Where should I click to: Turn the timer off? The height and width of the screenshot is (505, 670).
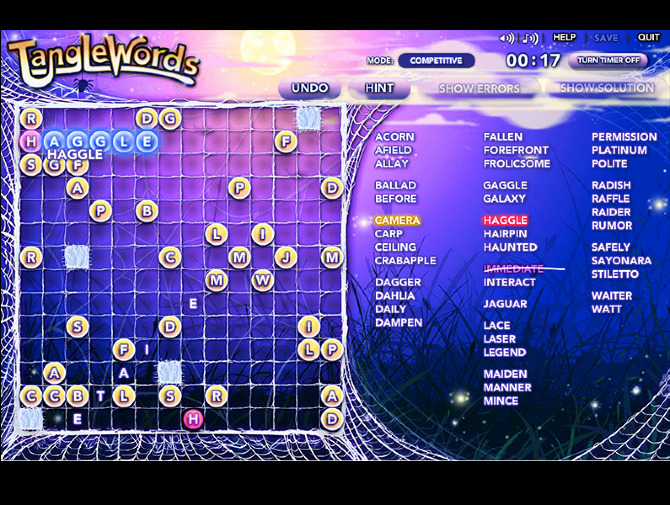(607, 60)
